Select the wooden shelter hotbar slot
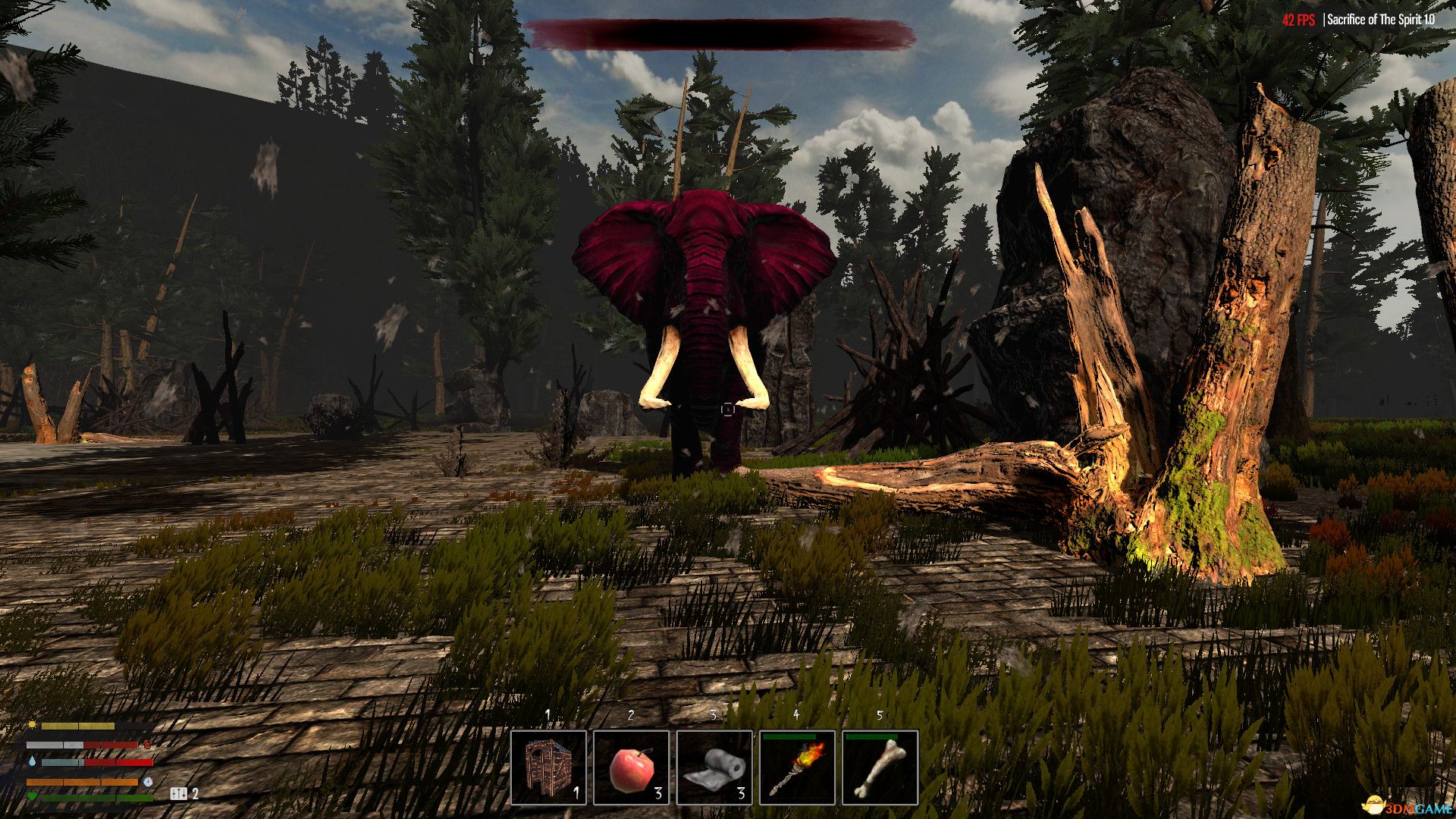 548,767
